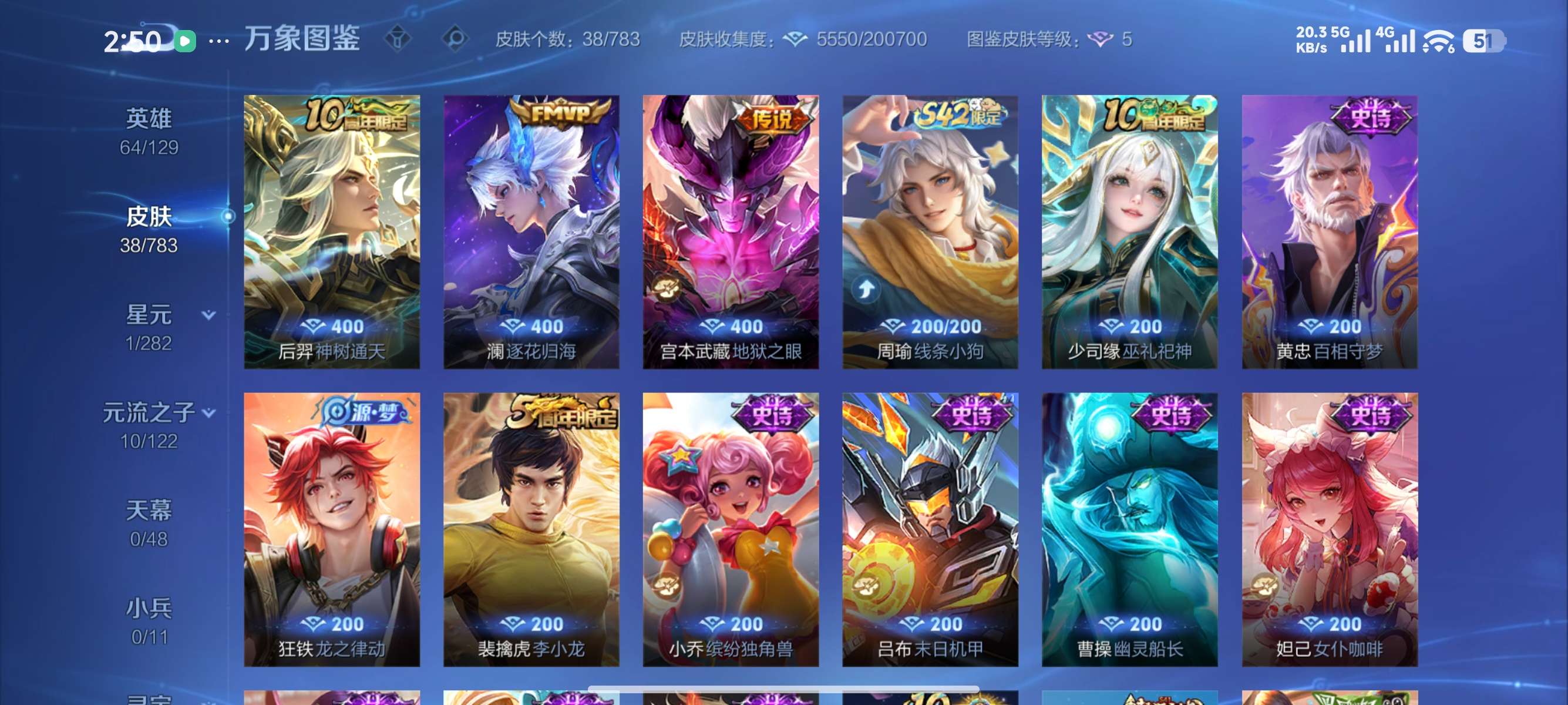Switch to the 天幕 category
This screenshot has height=705, width=1568.
coord(151,511)
